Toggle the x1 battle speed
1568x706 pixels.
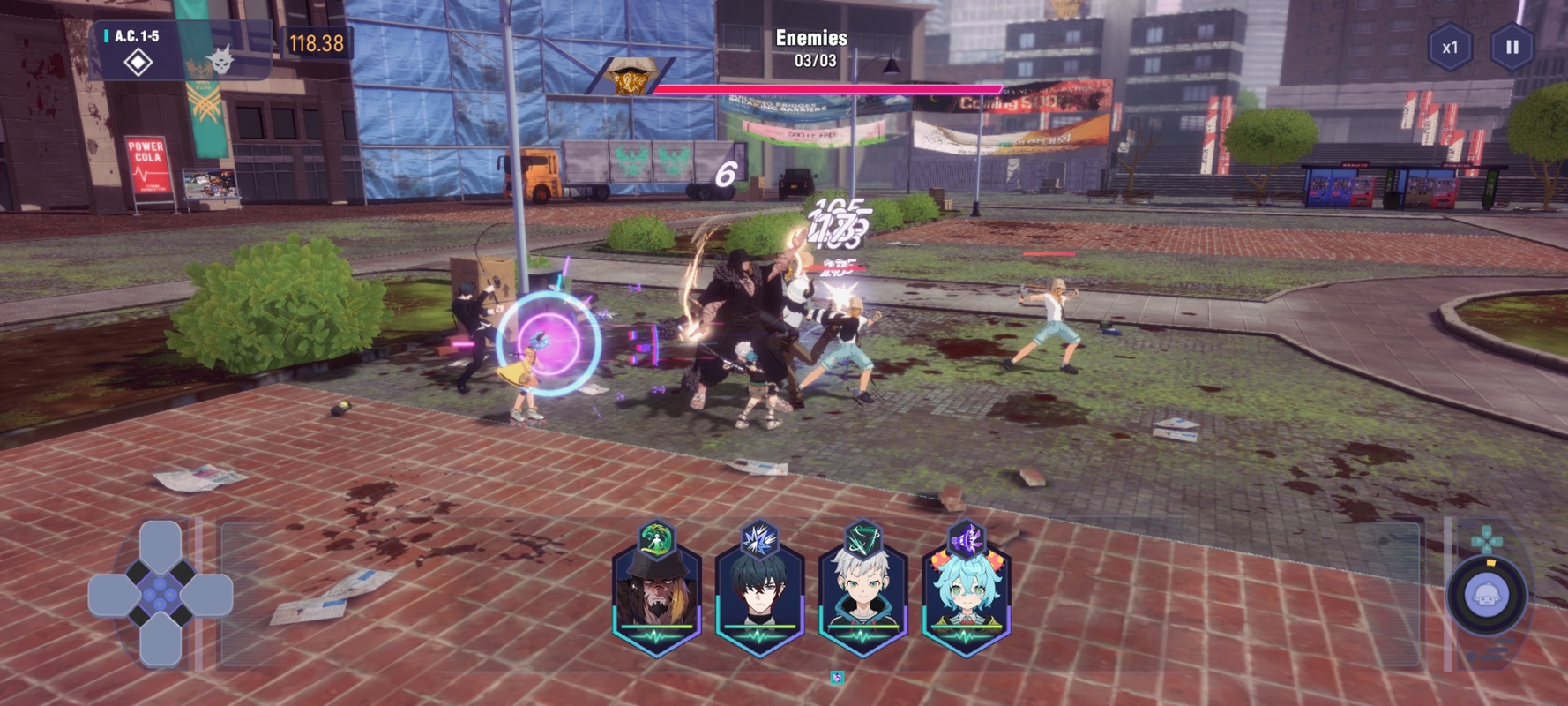click(x=1450, y=48)
